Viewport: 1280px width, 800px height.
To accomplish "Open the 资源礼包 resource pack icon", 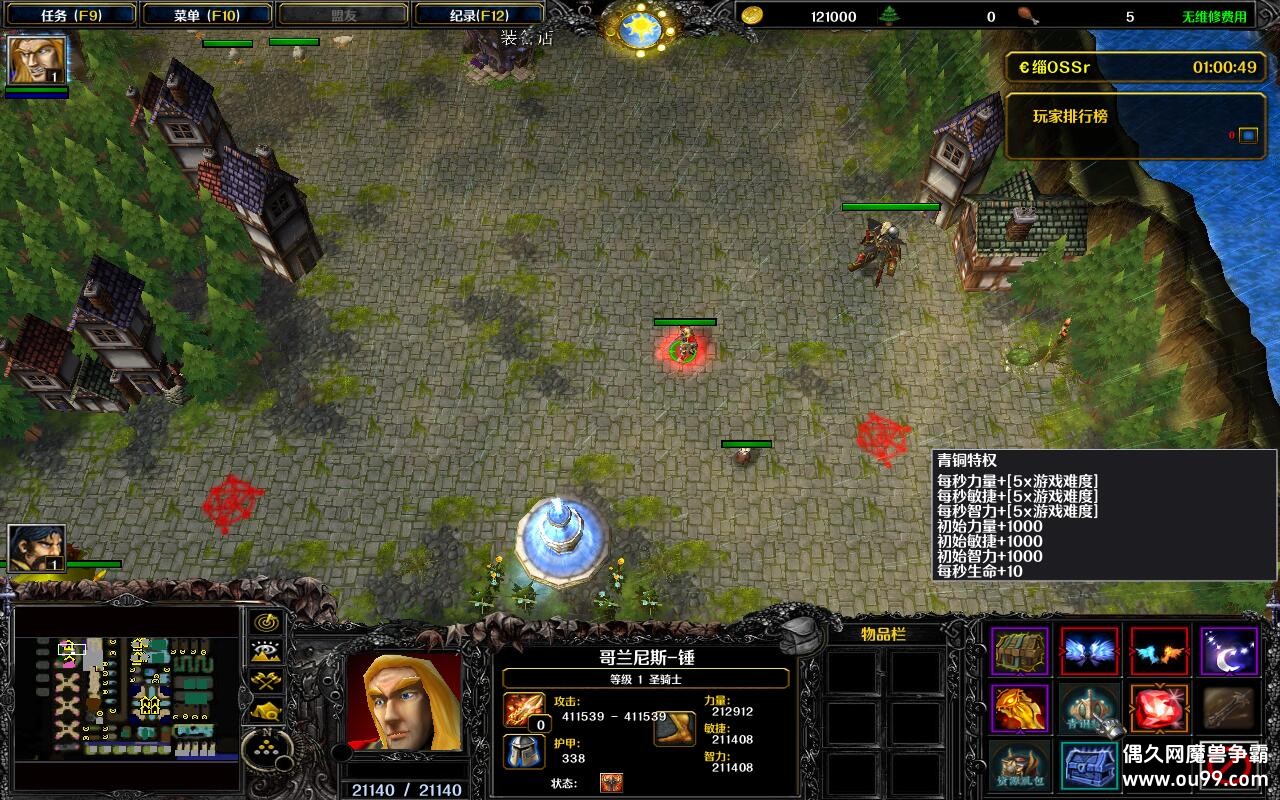I will pyautogui.click(x=1020, y=765).
